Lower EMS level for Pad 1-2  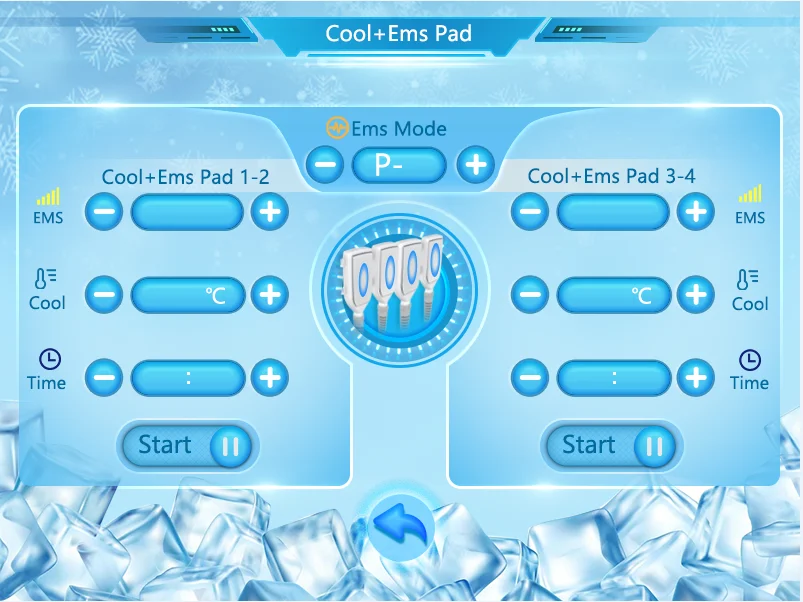click(105, 212)
